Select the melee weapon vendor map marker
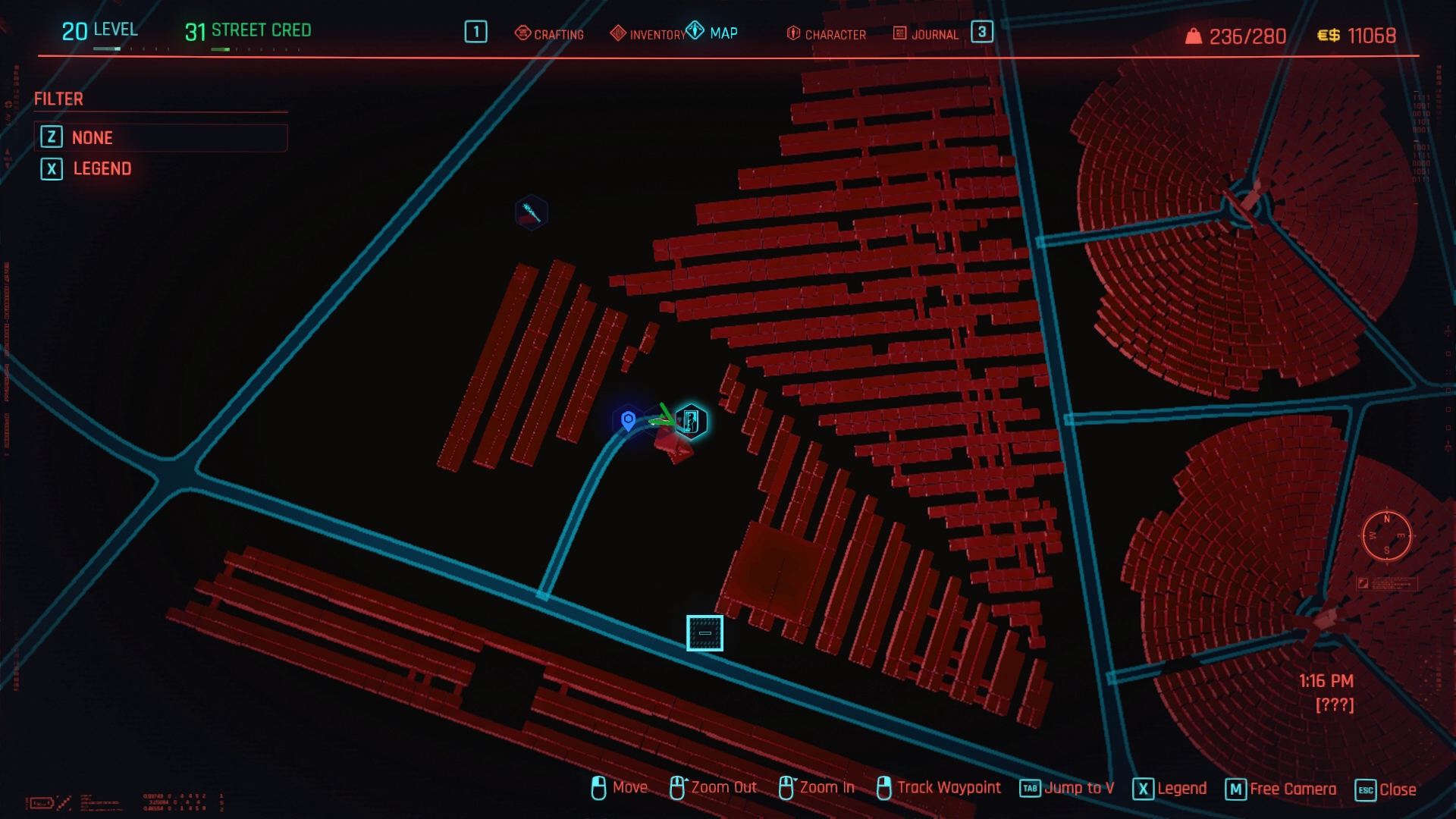 pyautogui.click(x=531, y=212)
